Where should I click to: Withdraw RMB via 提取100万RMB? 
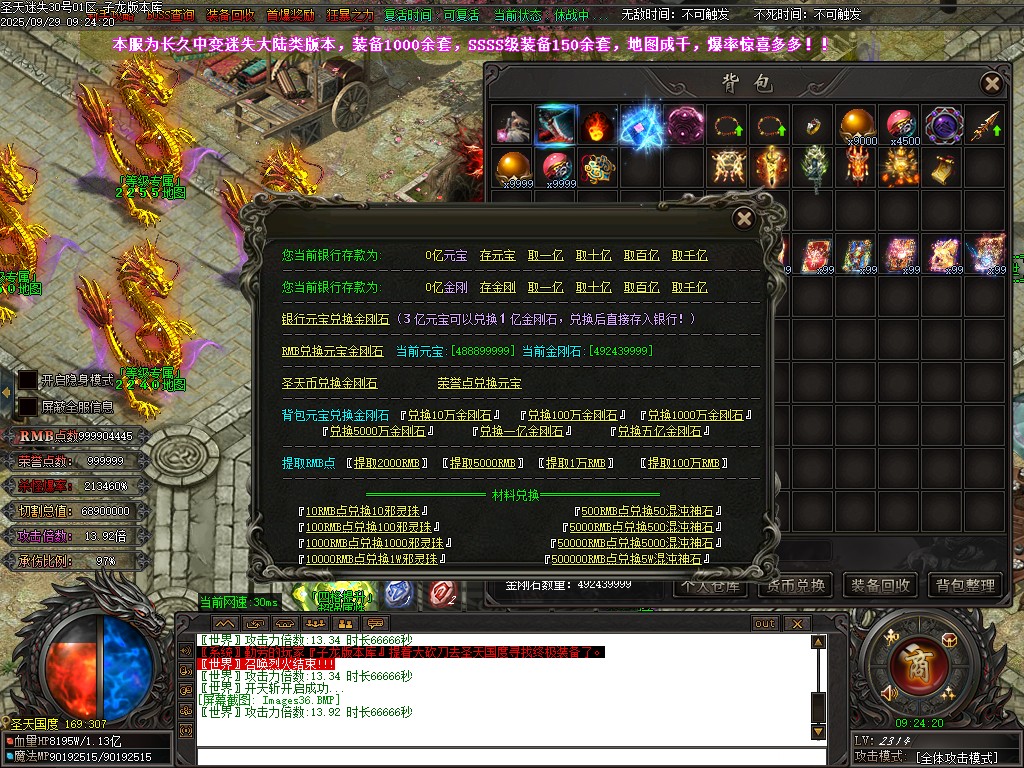(x=682, y=463)
